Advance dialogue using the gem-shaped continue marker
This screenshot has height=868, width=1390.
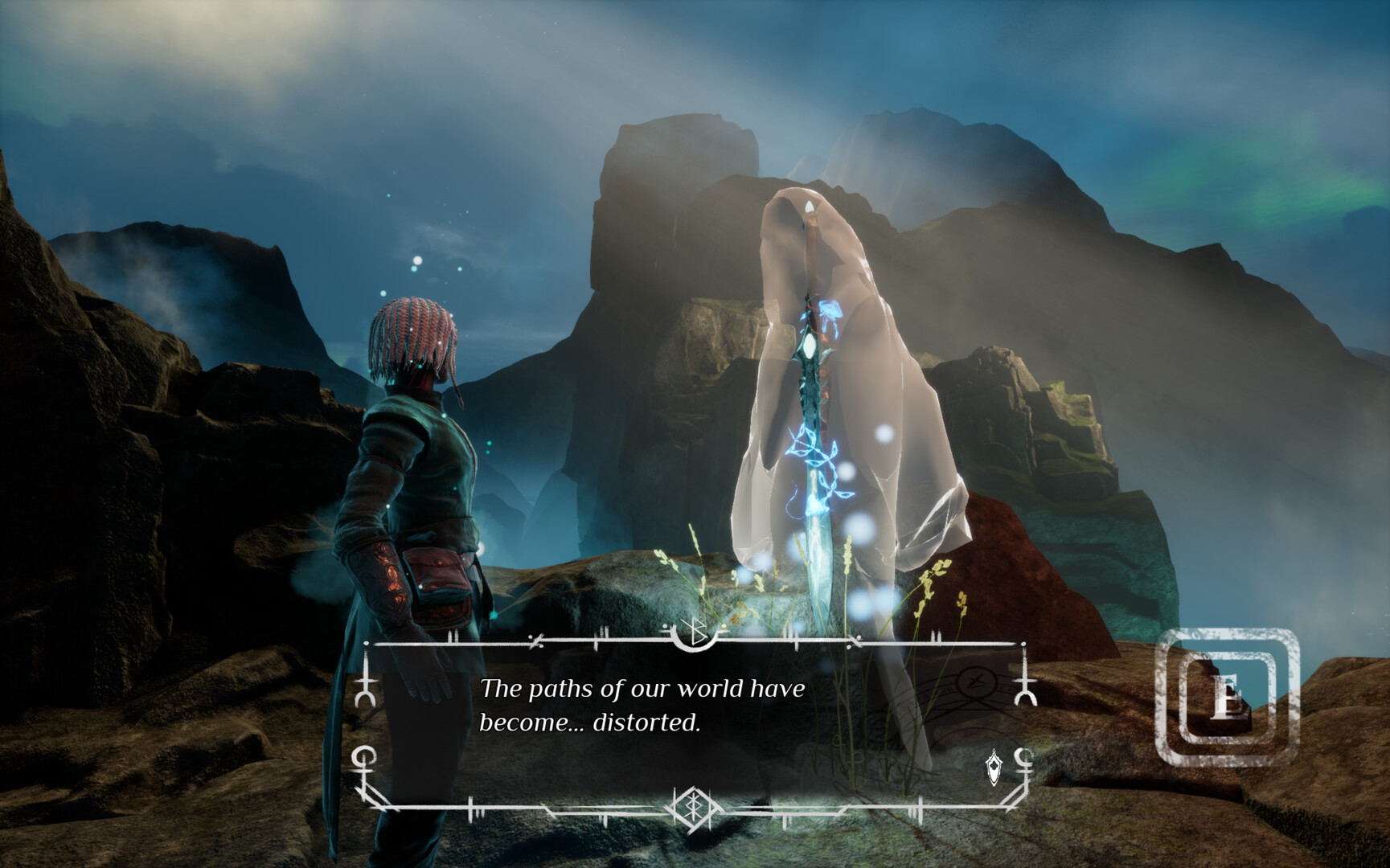pos(994,767)
